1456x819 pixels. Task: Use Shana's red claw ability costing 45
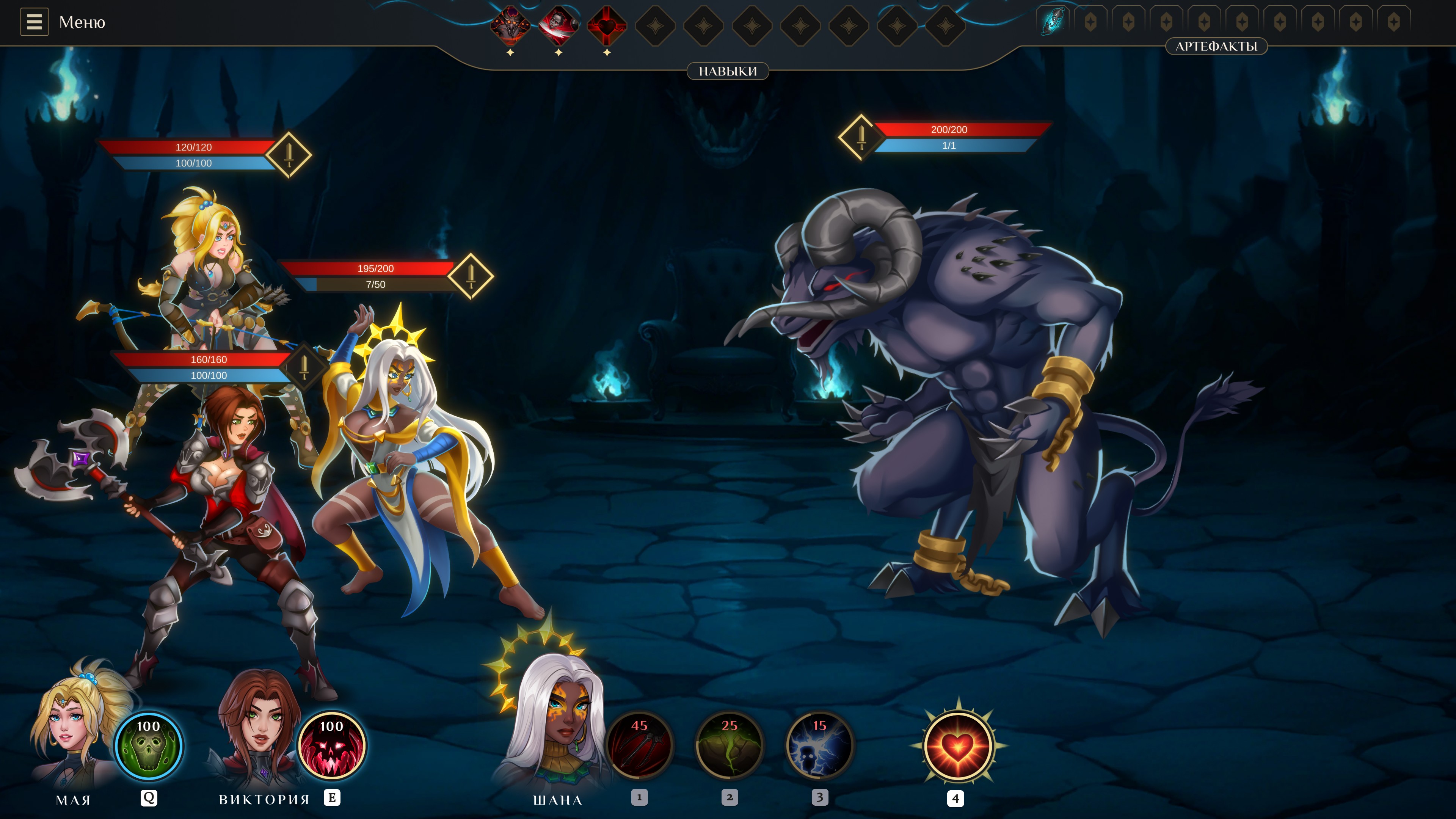coord(639,746)
